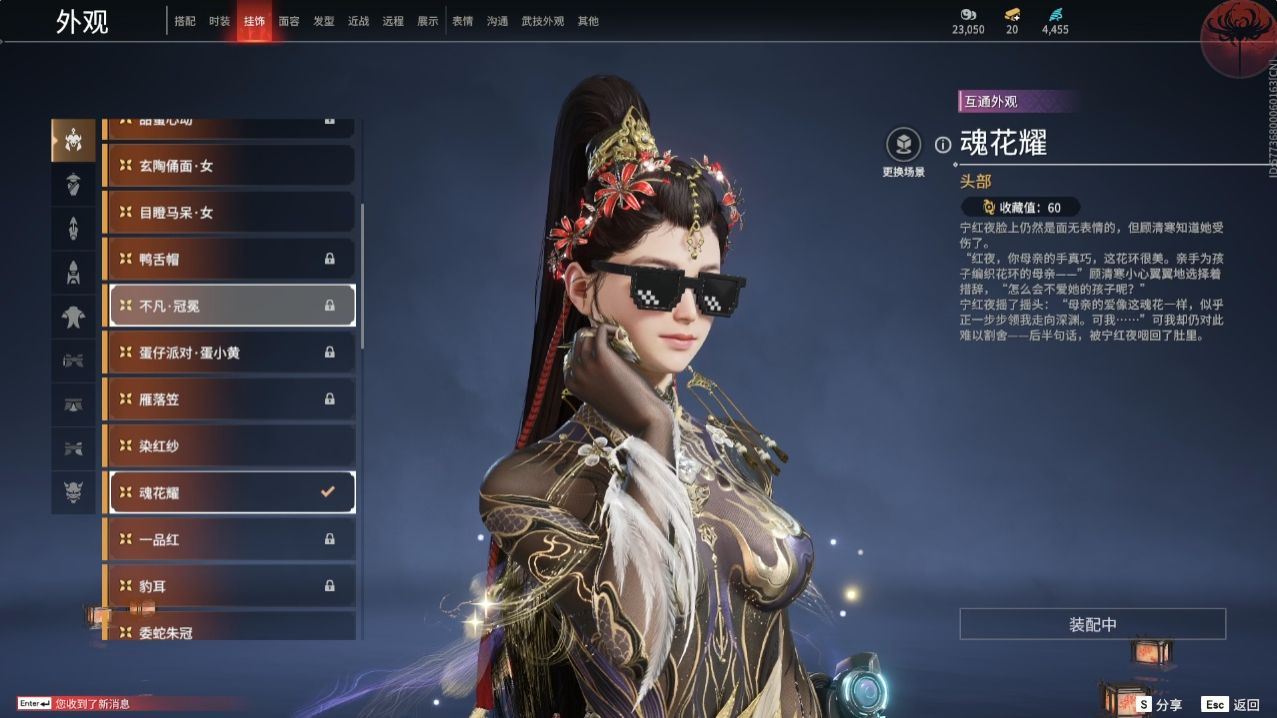
Task: Open the 武技外观 tab
Action: point(542,21)
